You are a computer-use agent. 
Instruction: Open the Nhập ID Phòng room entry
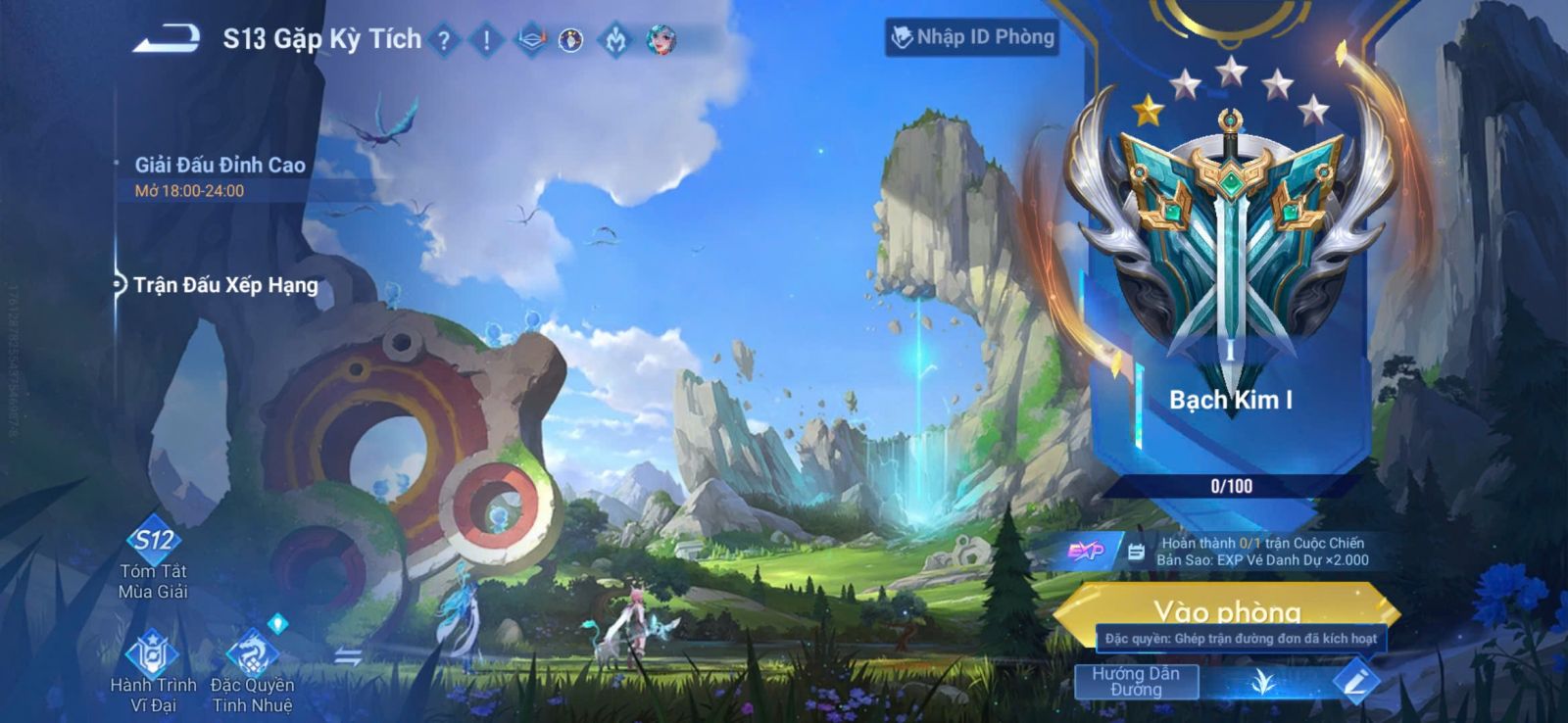tap(972, 37)
